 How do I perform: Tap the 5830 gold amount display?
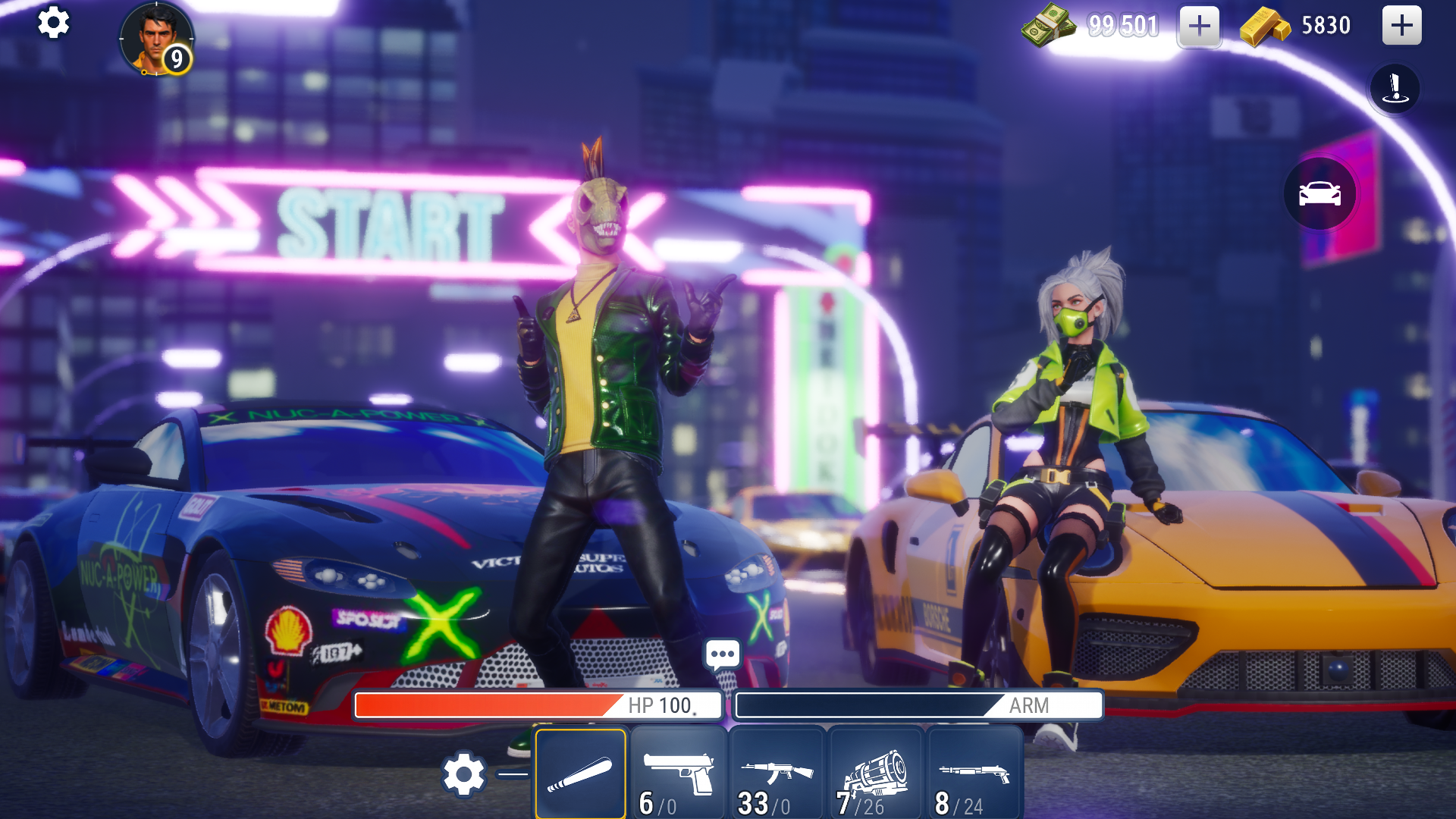click(x=1325, y=25)
